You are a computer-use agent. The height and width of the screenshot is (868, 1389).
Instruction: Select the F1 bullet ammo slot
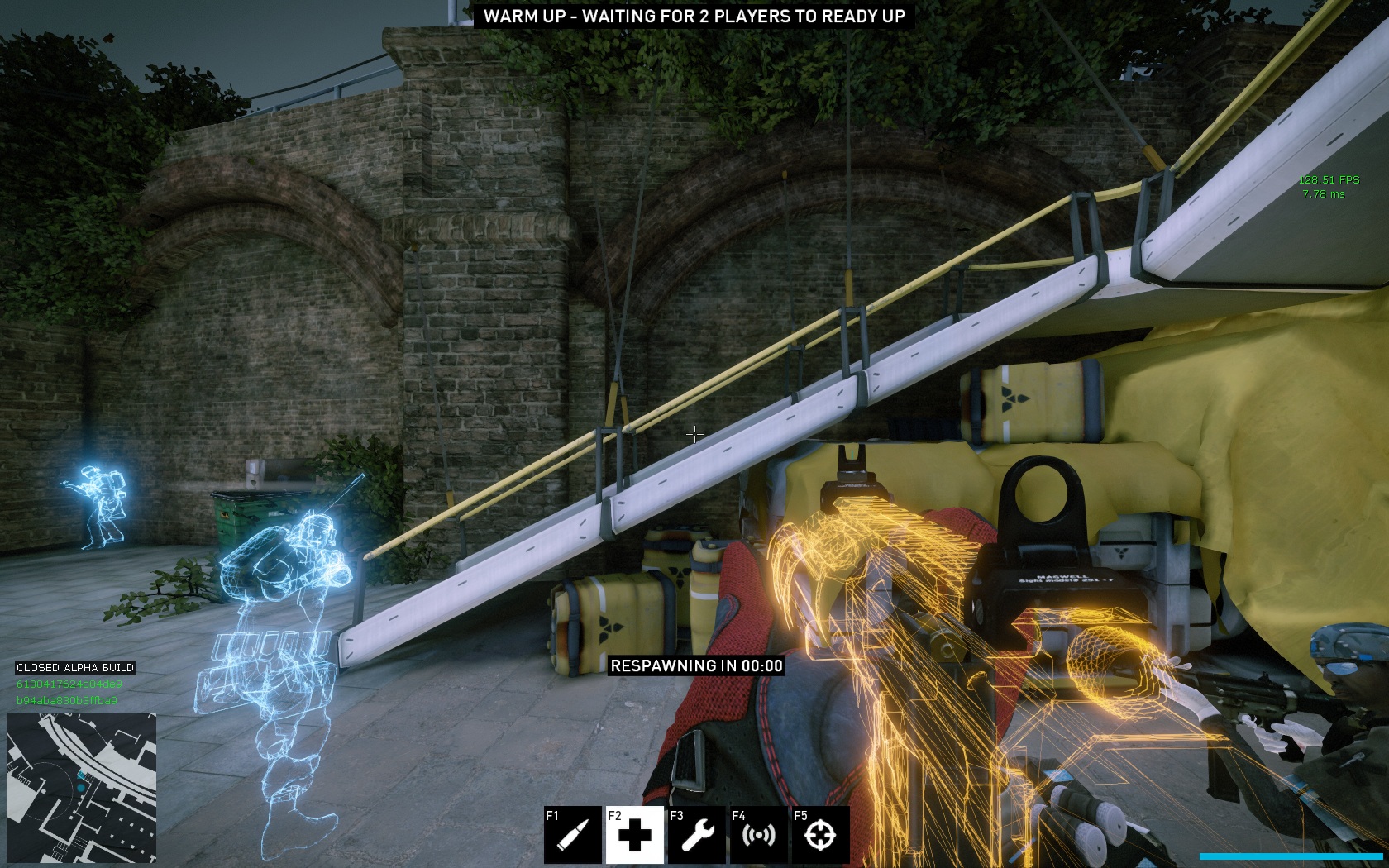point(573,835)
